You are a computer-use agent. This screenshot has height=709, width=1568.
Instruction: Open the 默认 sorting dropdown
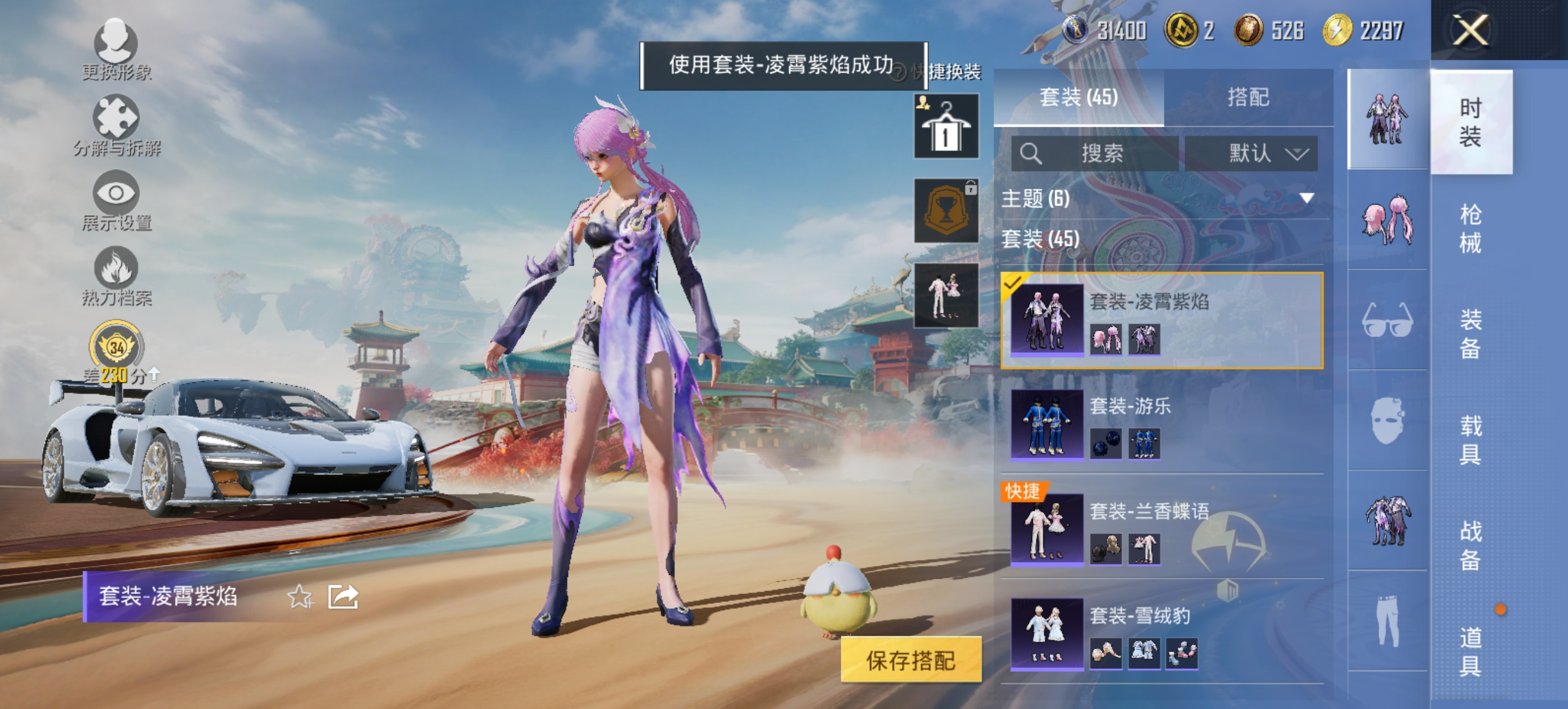point(1252,154)
